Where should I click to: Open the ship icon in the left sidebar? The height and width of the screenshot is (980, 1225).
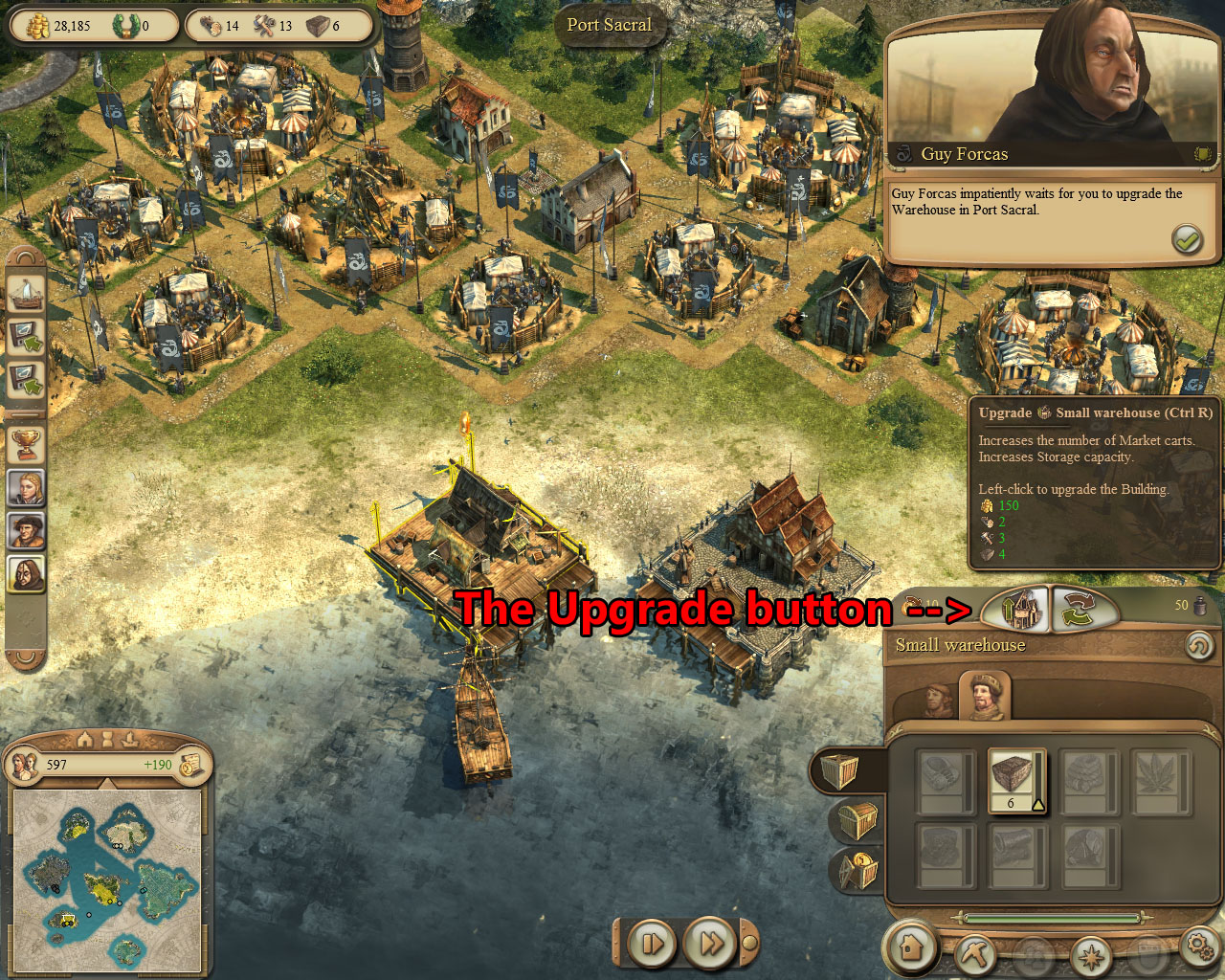tap(26, 293)
